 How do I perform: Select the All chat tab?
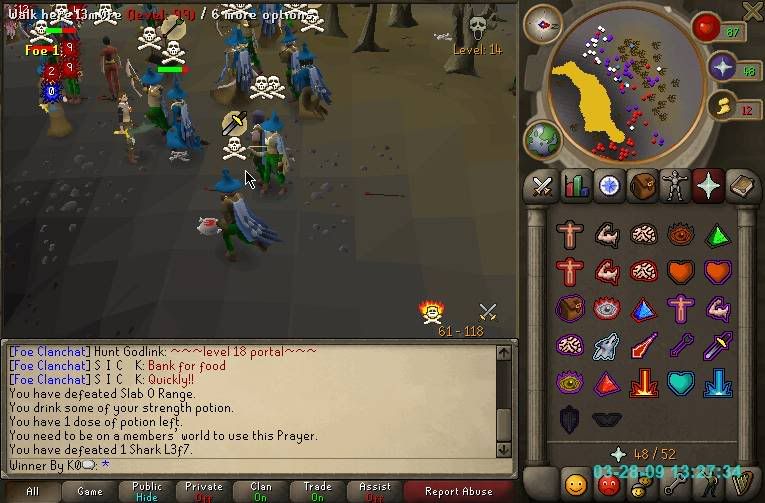33,491
